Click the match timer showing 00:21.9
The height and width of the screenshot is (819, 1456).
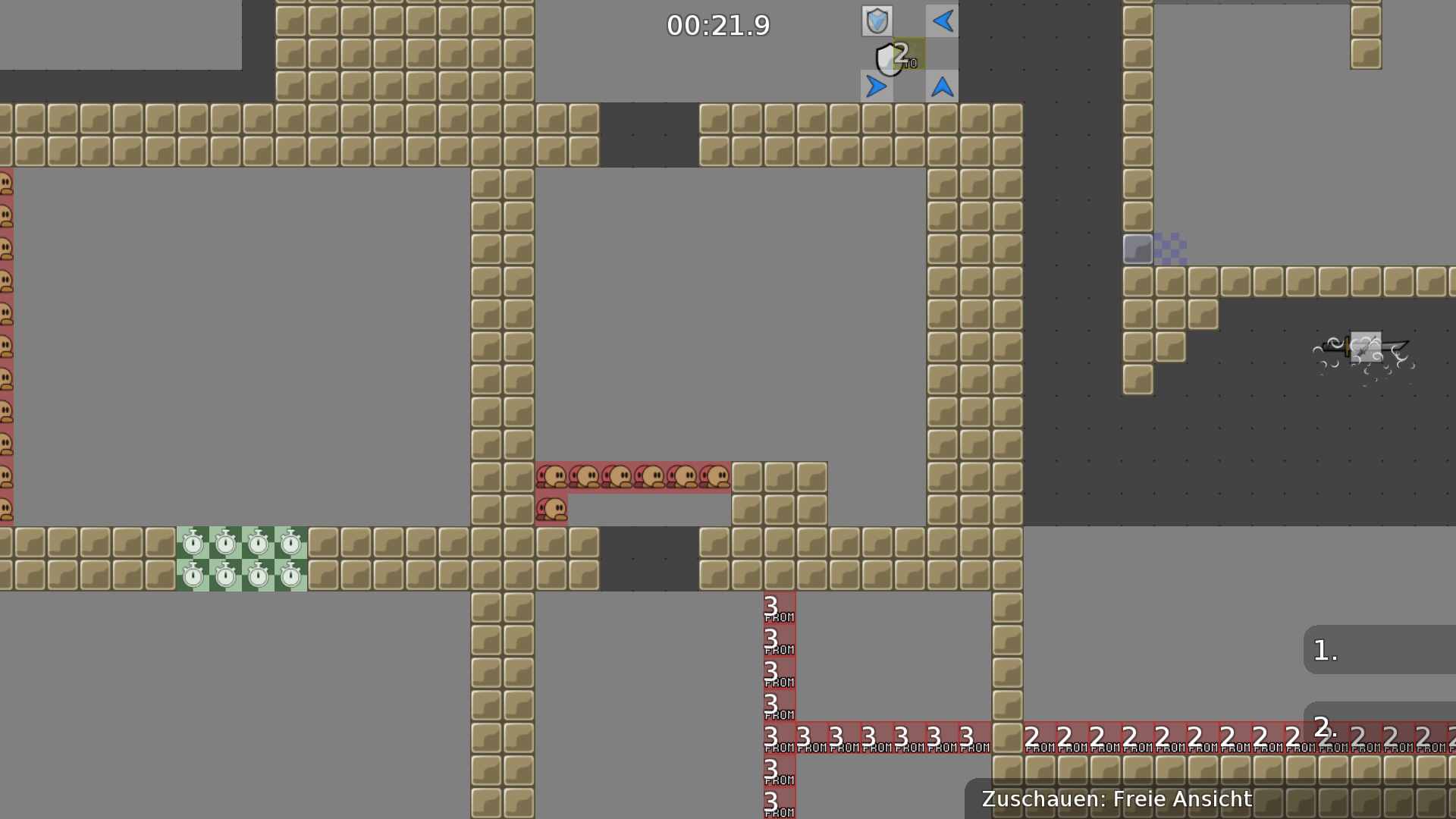pyautogui.click(x=717, y=25)
